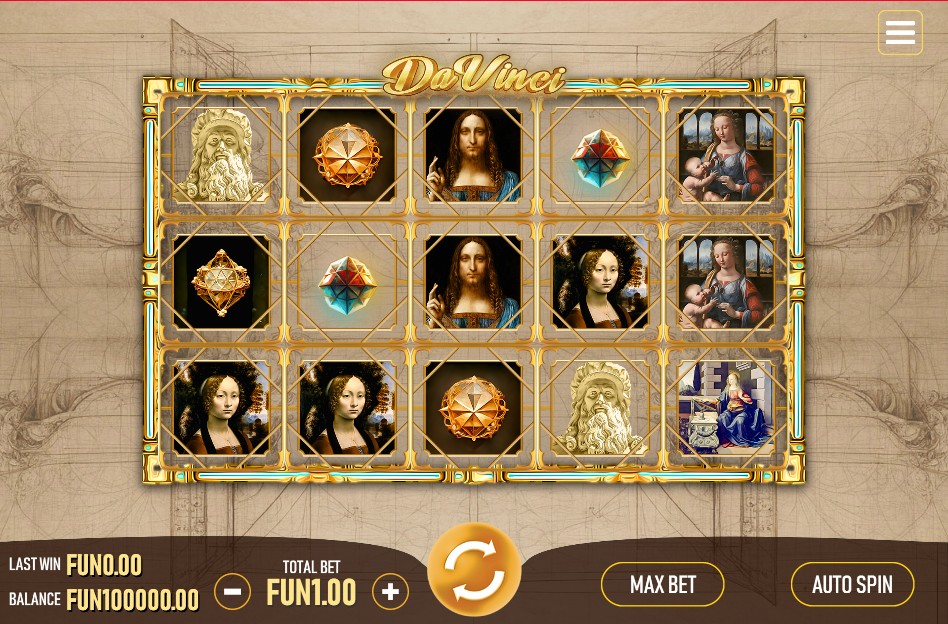Viewport: 948px width, 624px height.
Task: Increase total bet with the plus button
Action: point(390,592)
